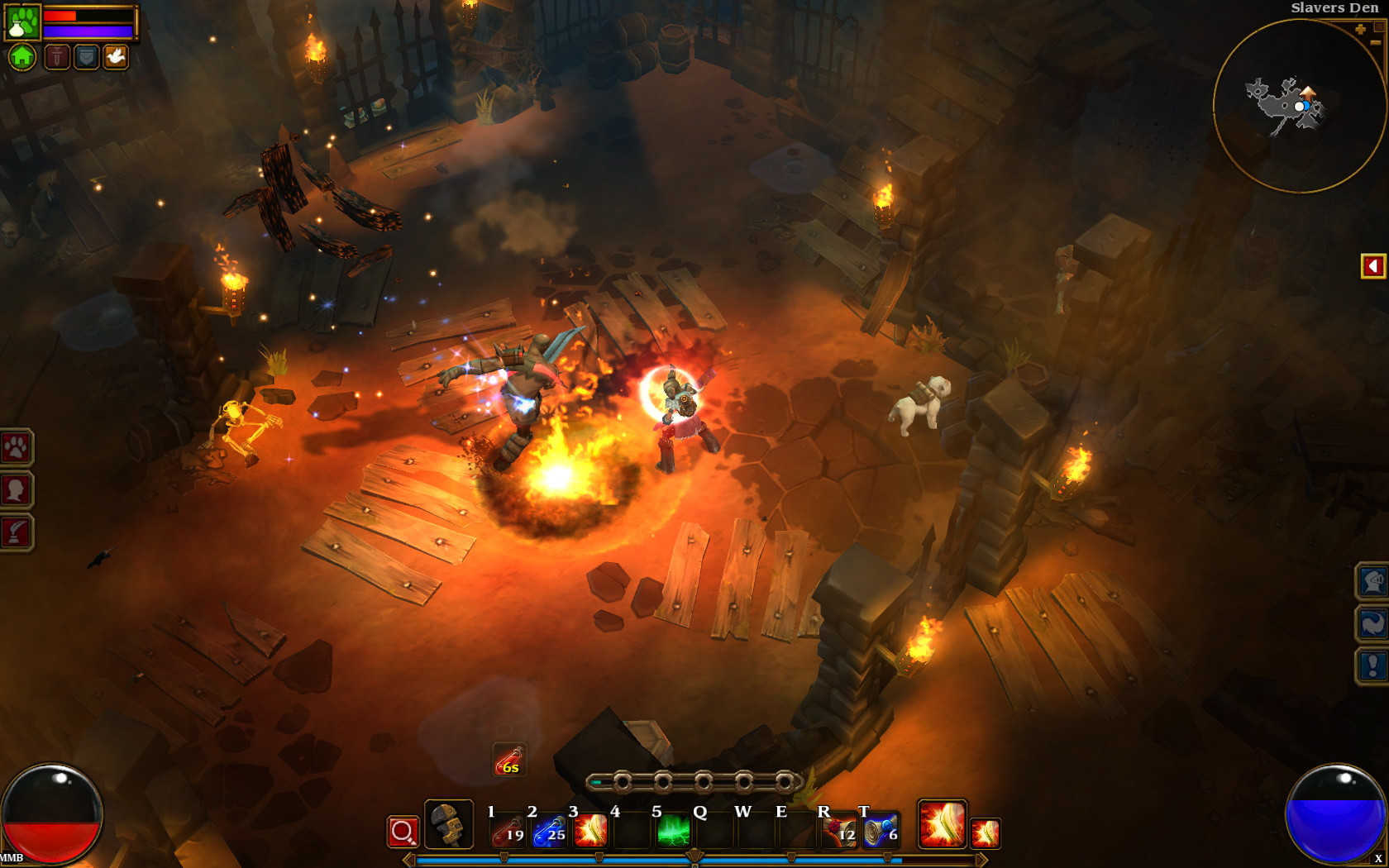
Task: Select the pet's blue shield stance icon
Action: [86, 56]
